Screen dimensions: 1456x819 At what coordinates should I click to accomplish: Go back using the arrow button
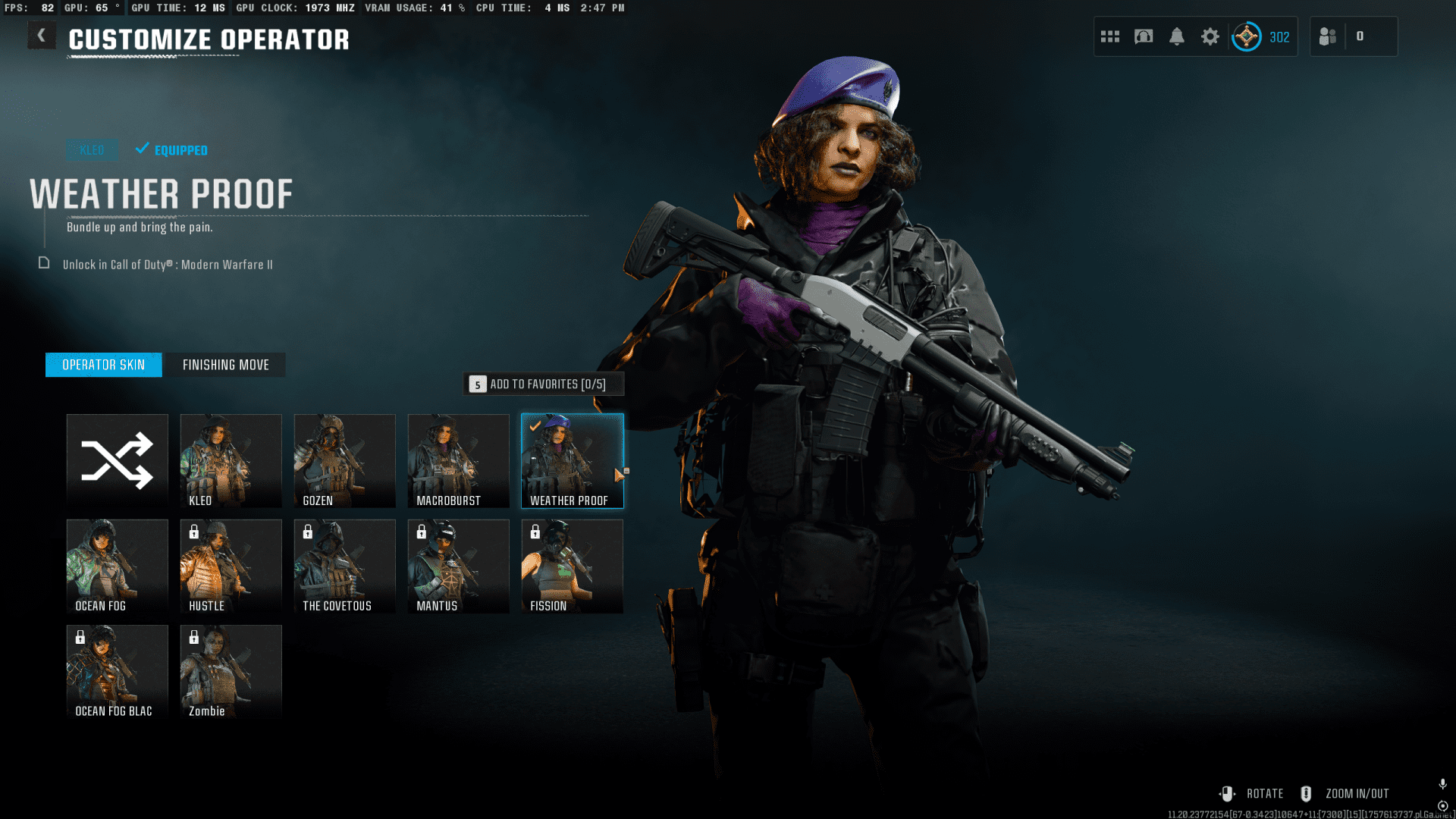click(x=42, y=36)
